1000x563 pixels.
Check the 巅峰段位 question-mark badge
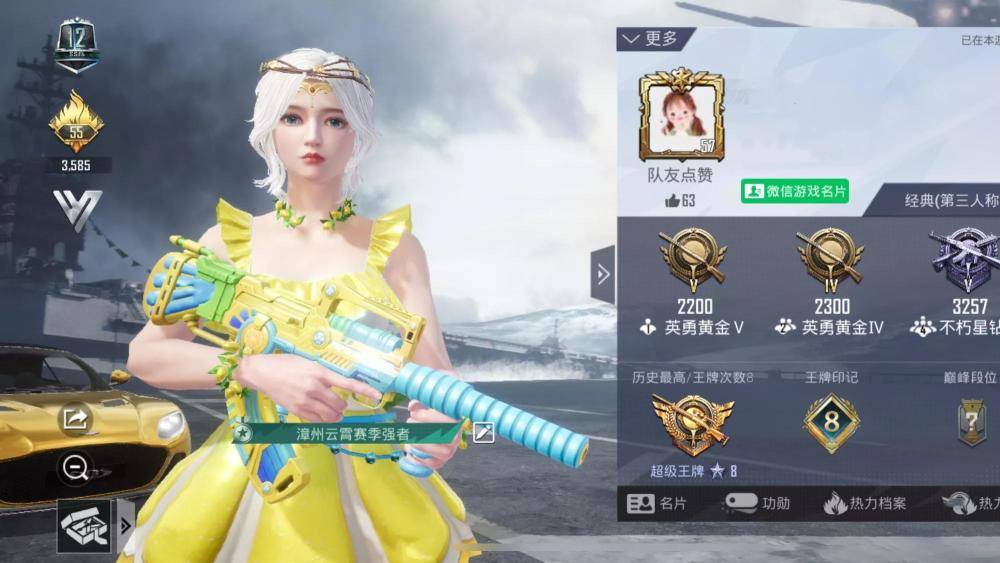point(971,422)
